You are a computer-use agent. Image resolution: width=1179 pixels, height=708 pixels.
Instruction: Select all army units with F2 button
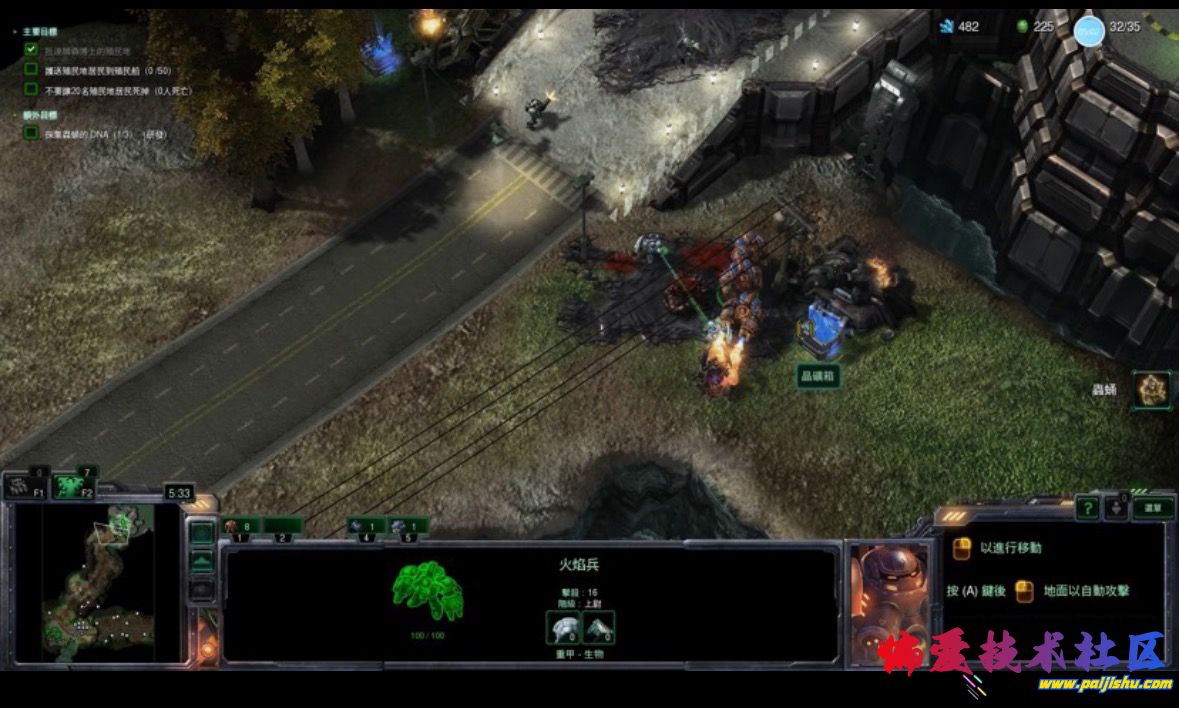tap(70, 487)
